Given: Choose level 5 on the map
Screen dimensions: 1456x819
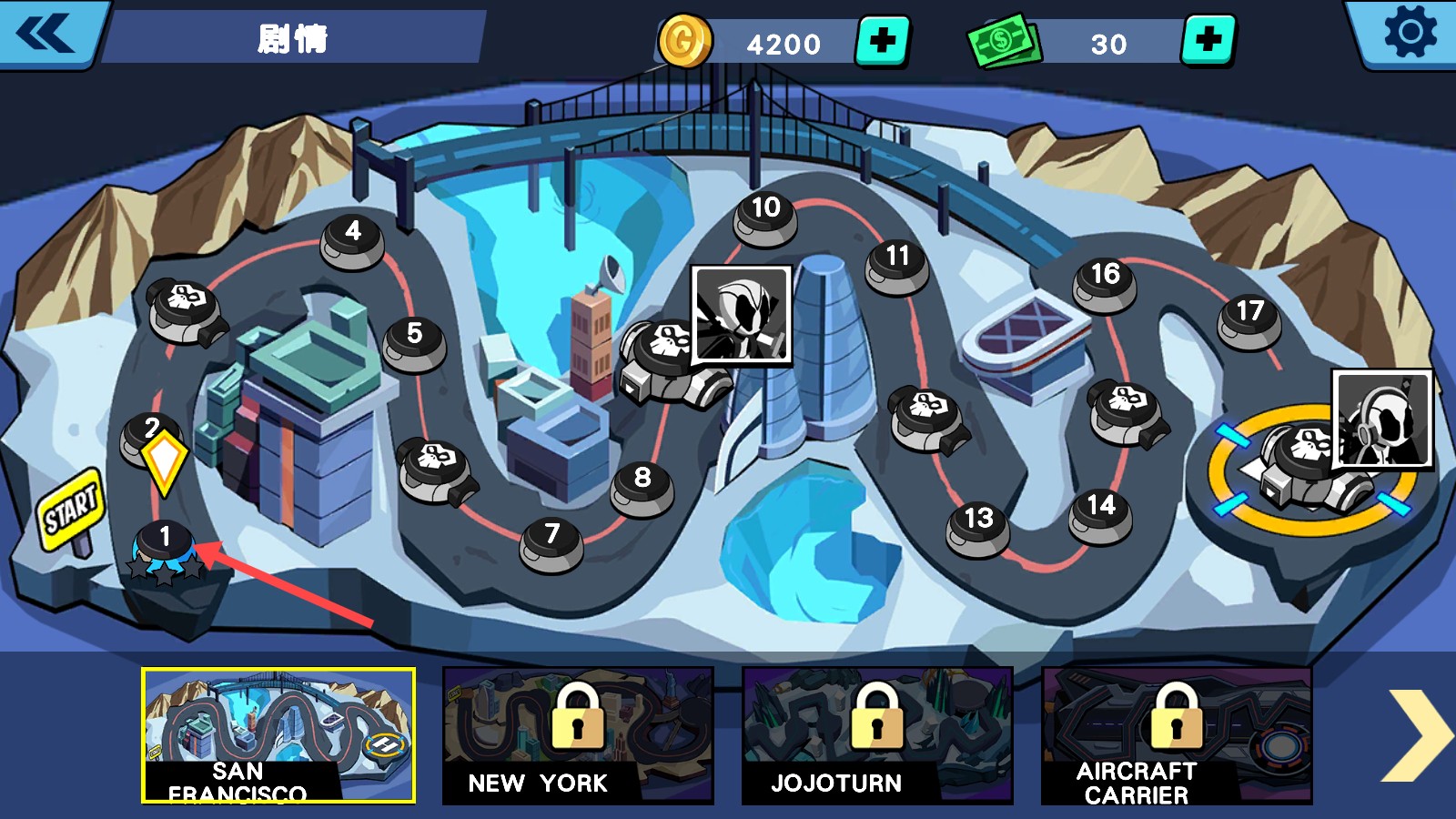Looking at the screenshot, I should [415, 340].
